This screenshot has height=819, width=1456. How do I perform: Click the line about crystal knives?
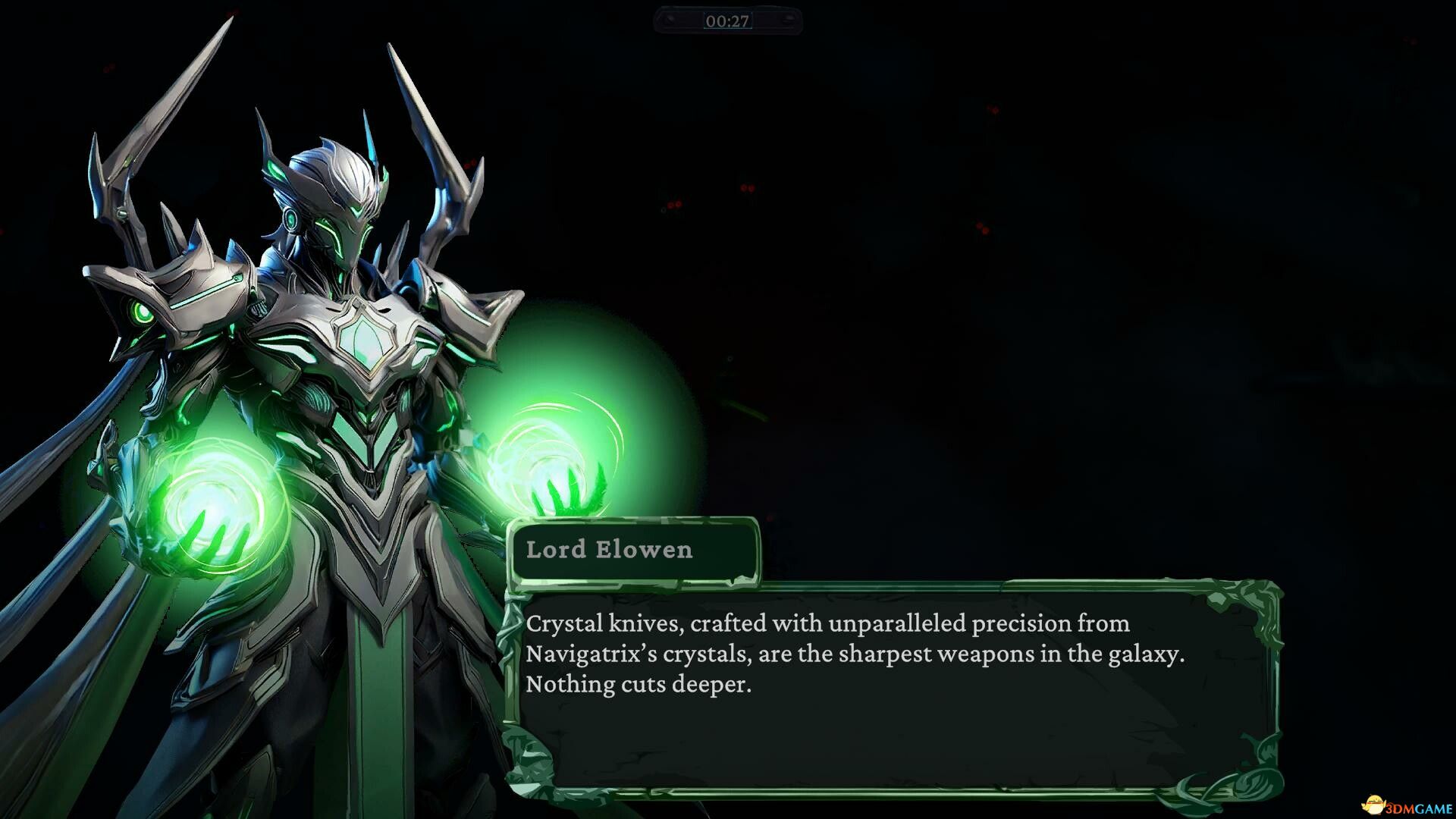click(x=827, y=624)
